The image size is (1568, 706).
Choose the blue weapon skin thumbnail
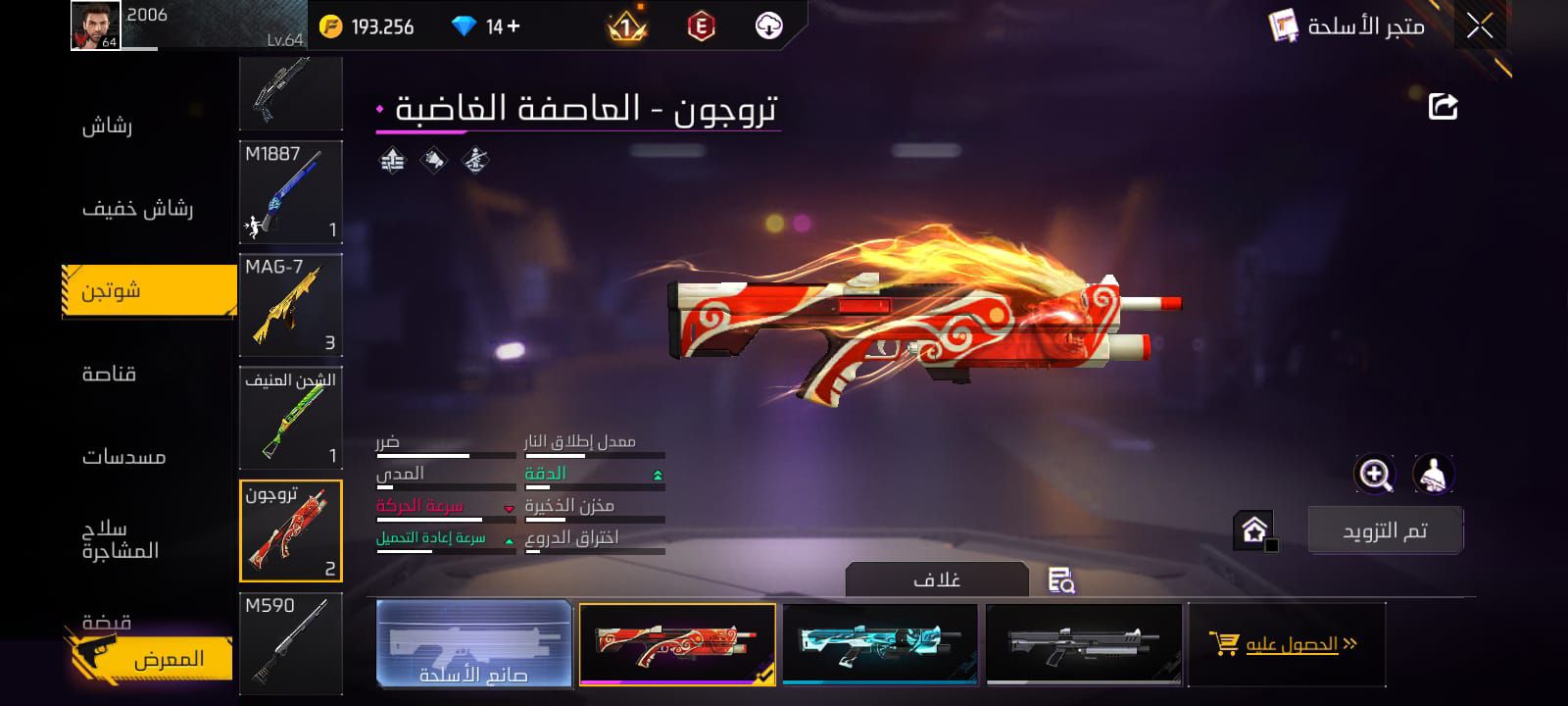(x=879, y=644)
